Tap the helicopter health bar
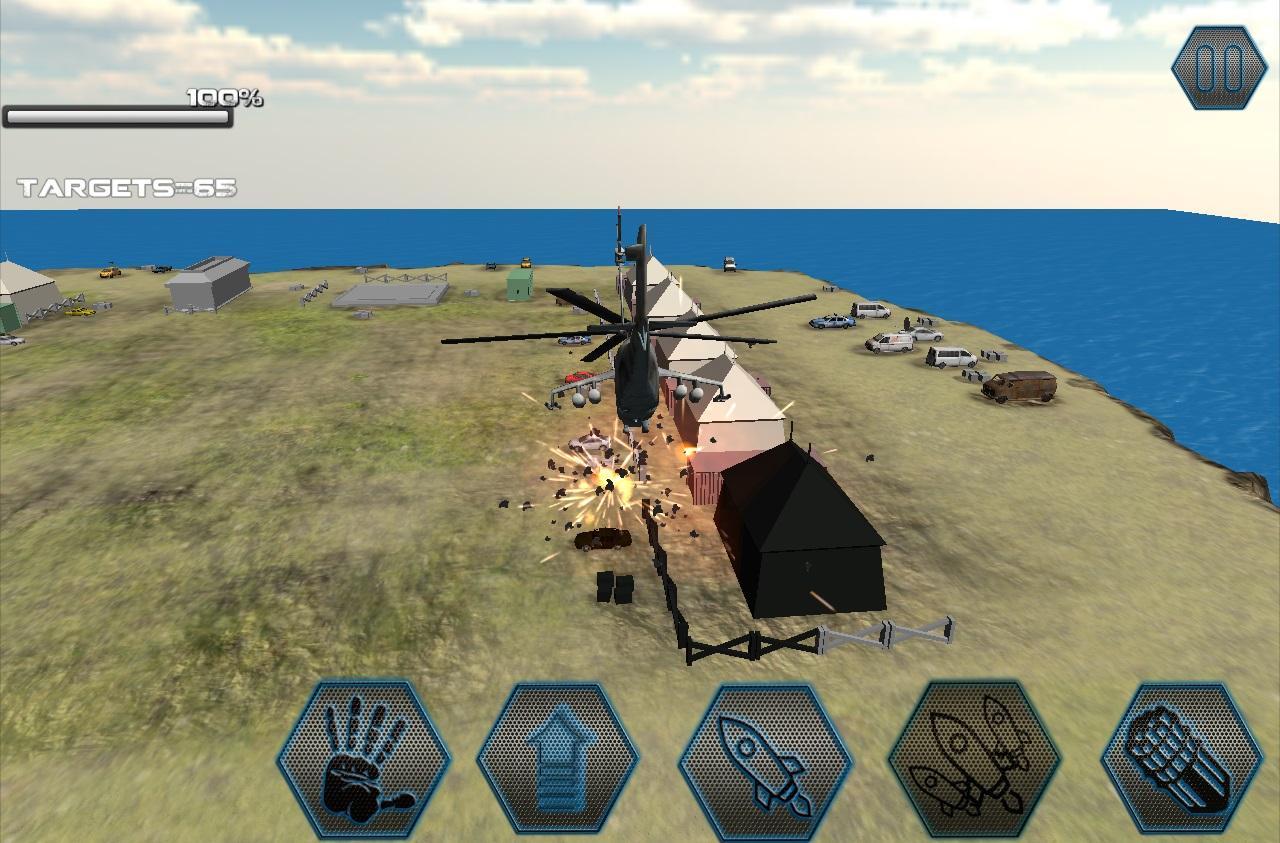This screenshot has height=843, width=1280. pos(115,118)
